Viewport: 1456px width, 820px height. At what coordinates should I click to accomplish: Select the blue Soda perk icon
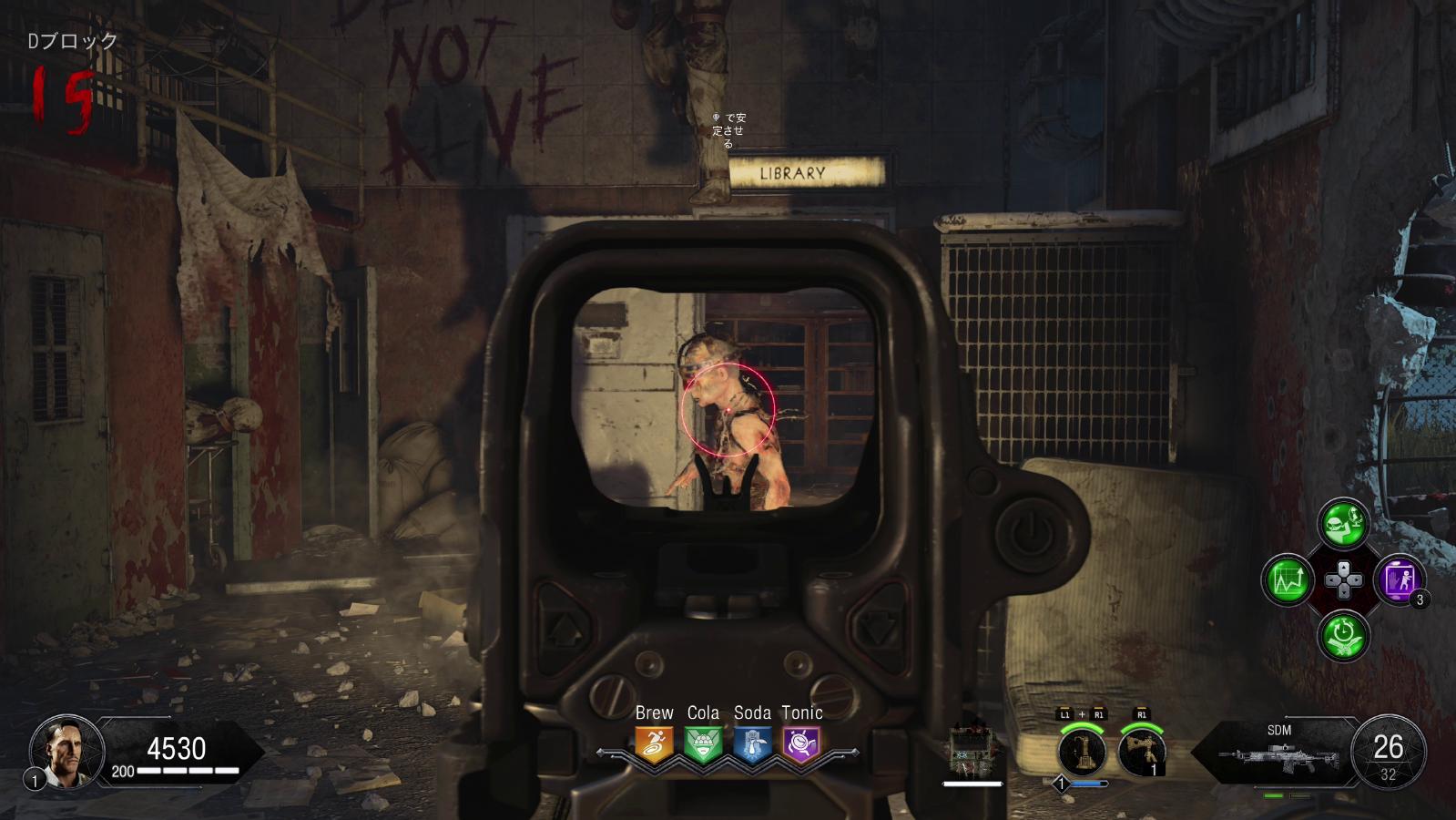(752, 743)
